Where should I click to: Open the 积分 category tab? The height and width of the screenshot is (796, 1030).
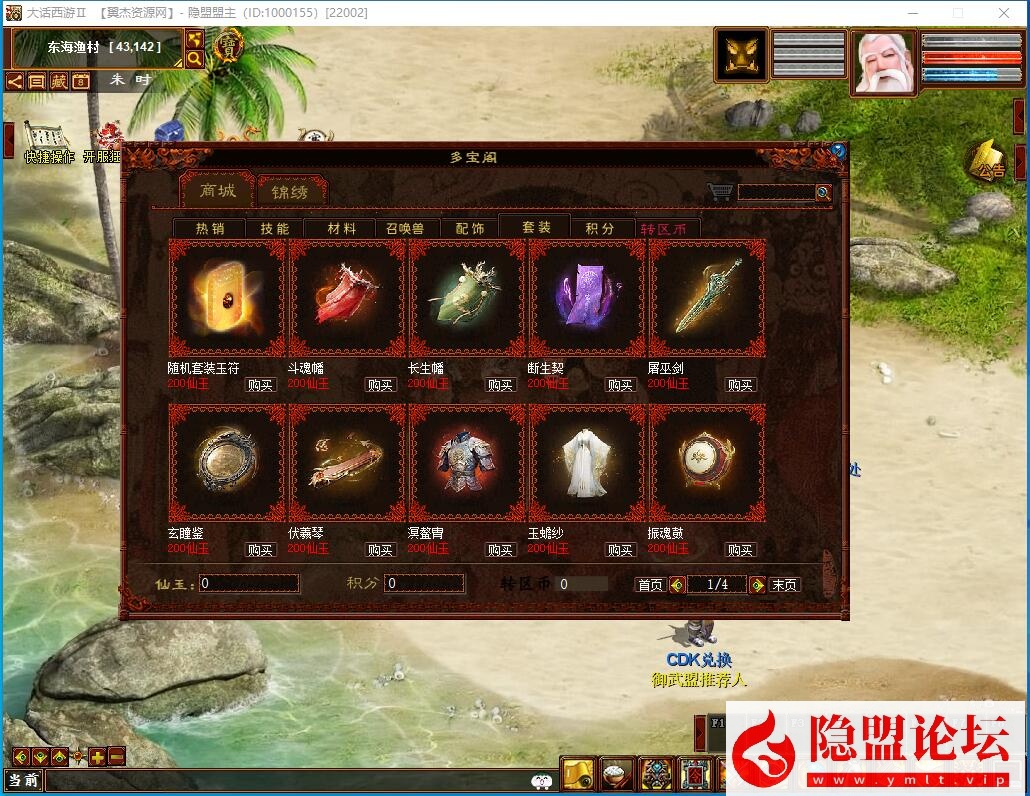600,229
